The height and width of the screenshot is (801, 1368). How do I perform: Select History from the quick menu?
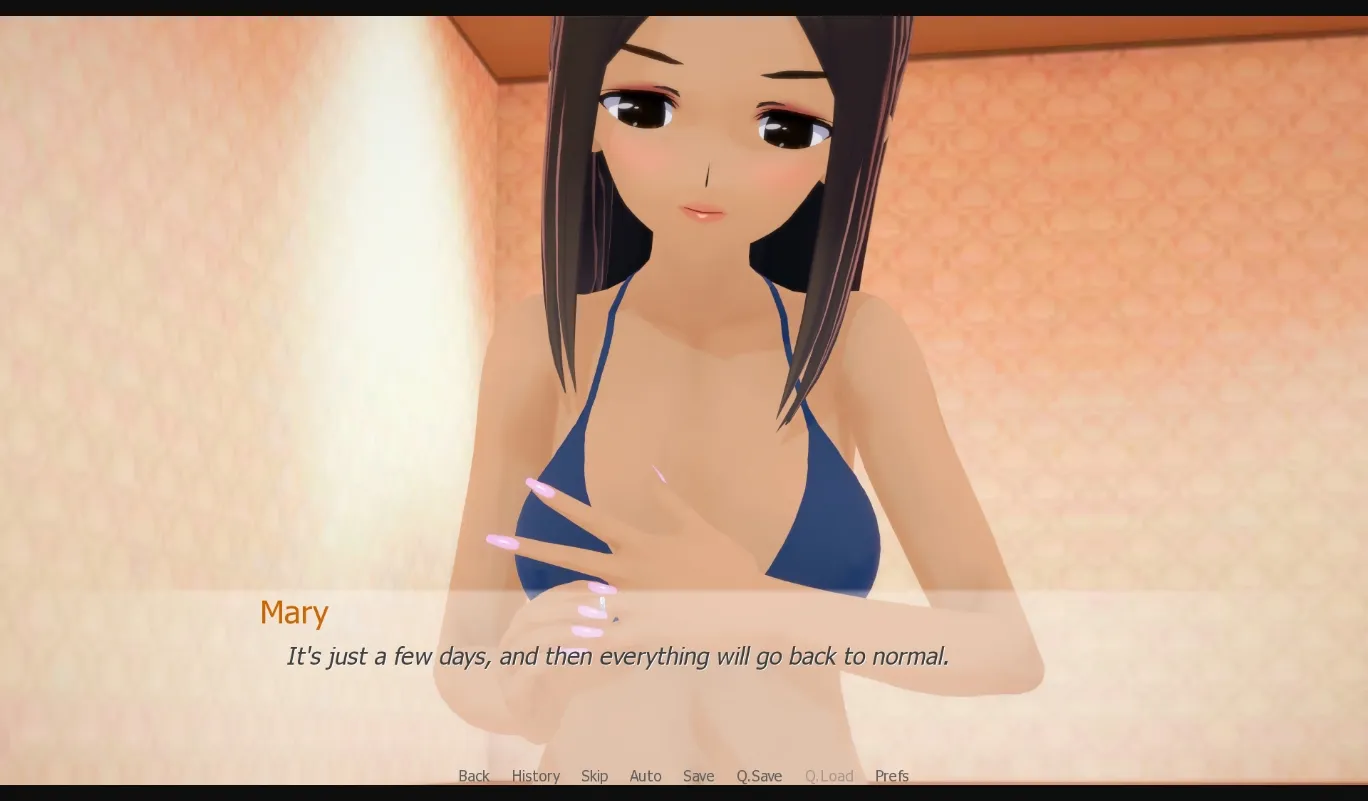click(536, 776)
